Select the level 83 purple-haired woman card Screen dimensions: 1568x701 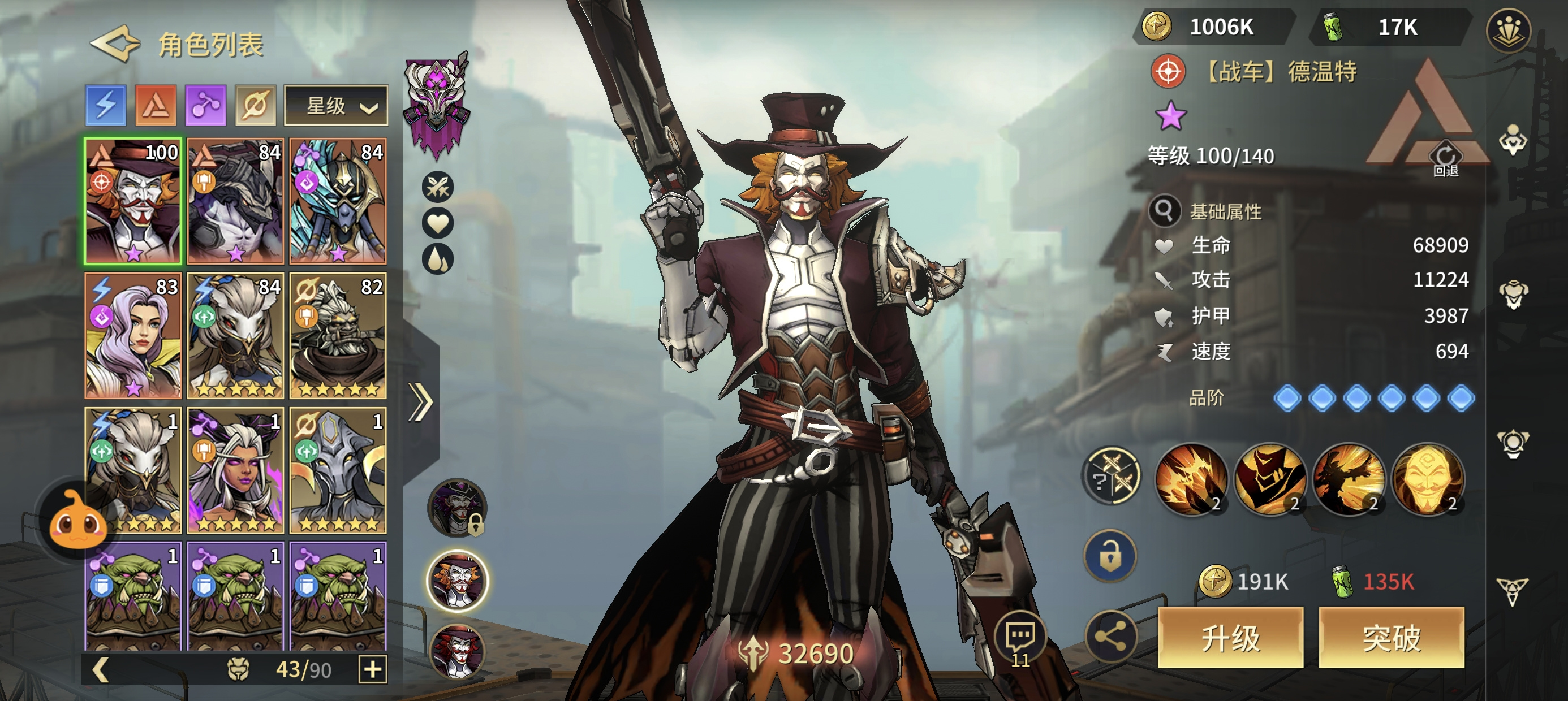tap(133, 335)
